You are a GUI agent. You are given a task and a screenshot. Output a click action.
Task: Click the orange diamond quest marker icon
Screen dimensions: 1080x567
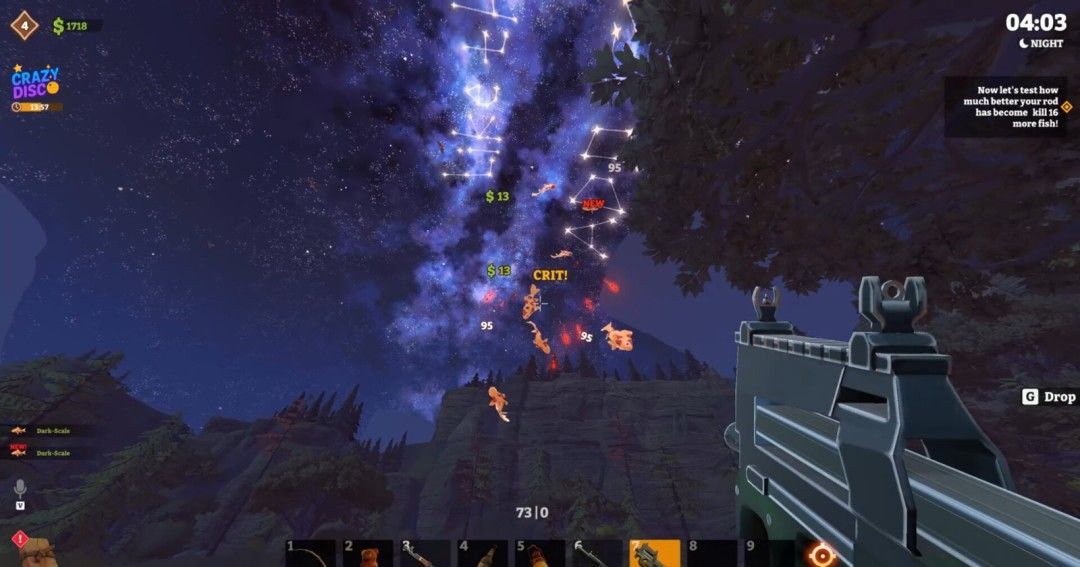[x=1066, y=106]
